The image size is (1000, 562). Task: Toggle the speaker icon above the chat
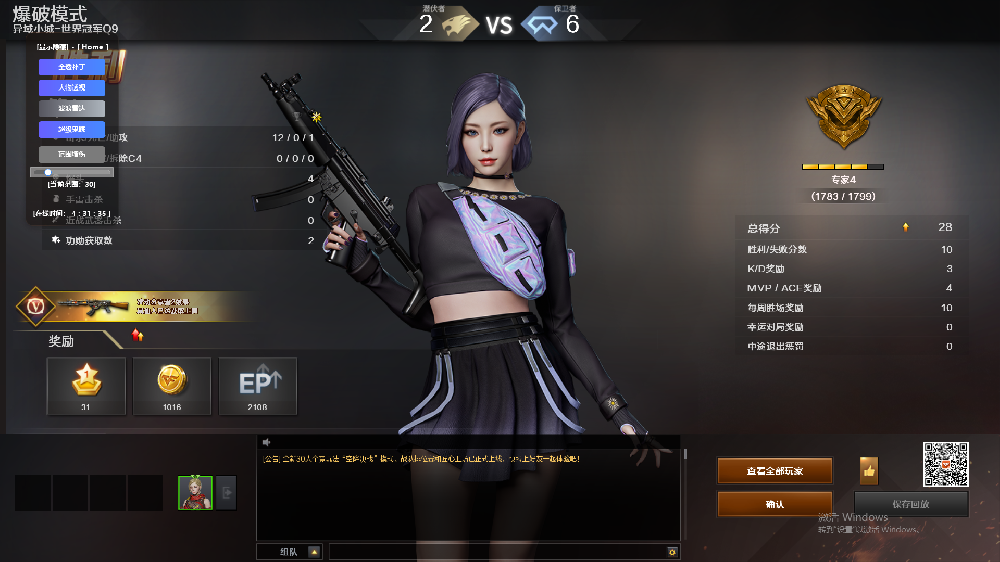click(x=267, y=442)
